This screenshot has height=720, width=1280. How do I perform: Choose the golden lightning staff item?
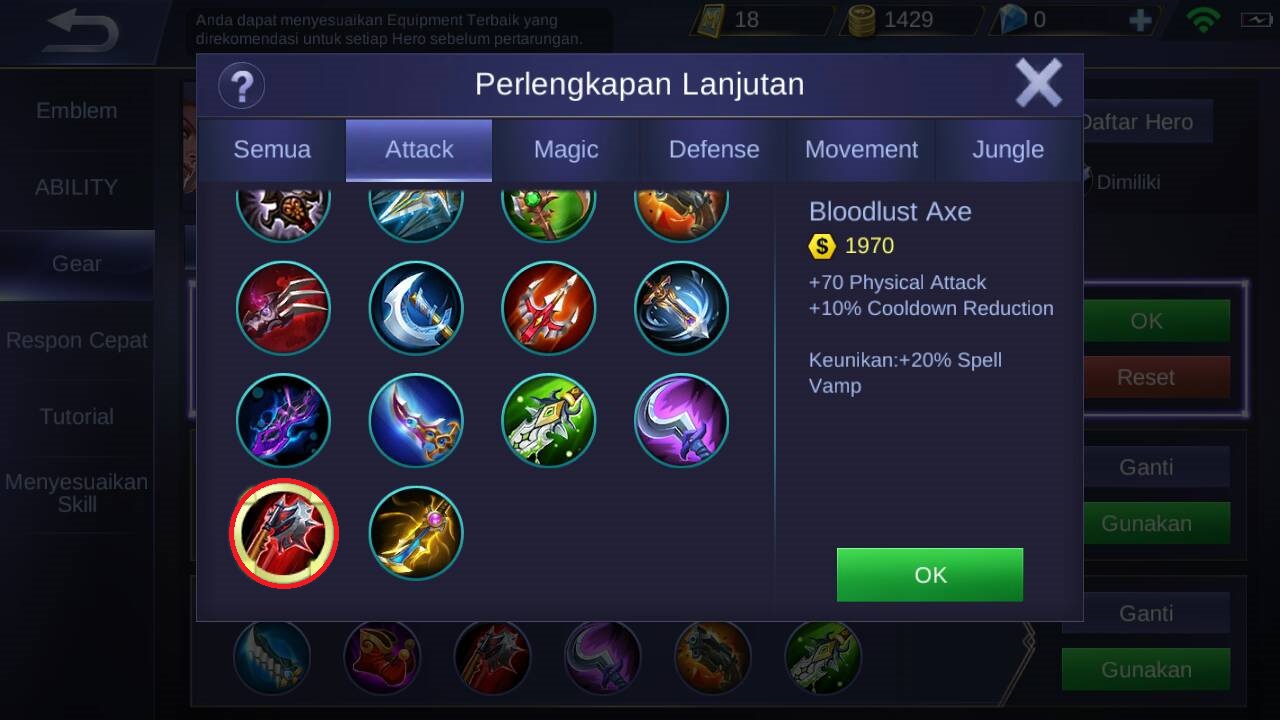[x=416, y=534]
